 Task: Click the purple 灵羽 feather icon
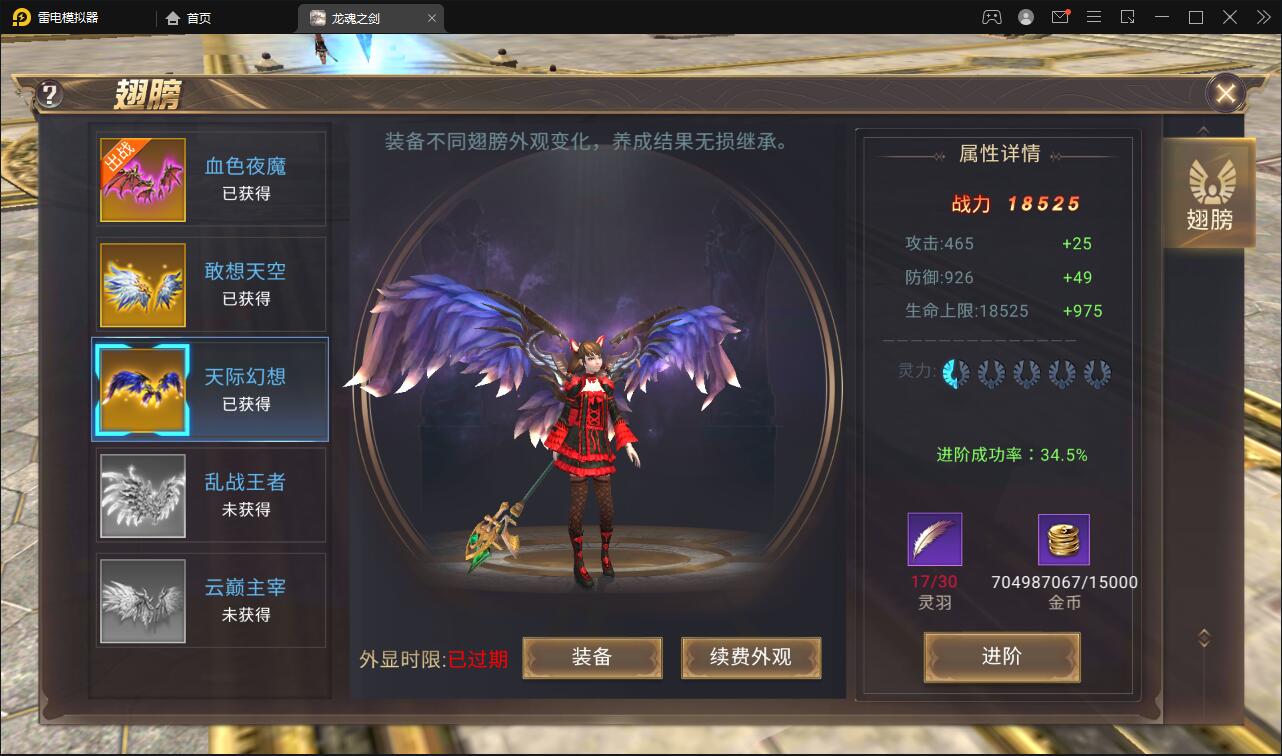[x=933, y=537]
